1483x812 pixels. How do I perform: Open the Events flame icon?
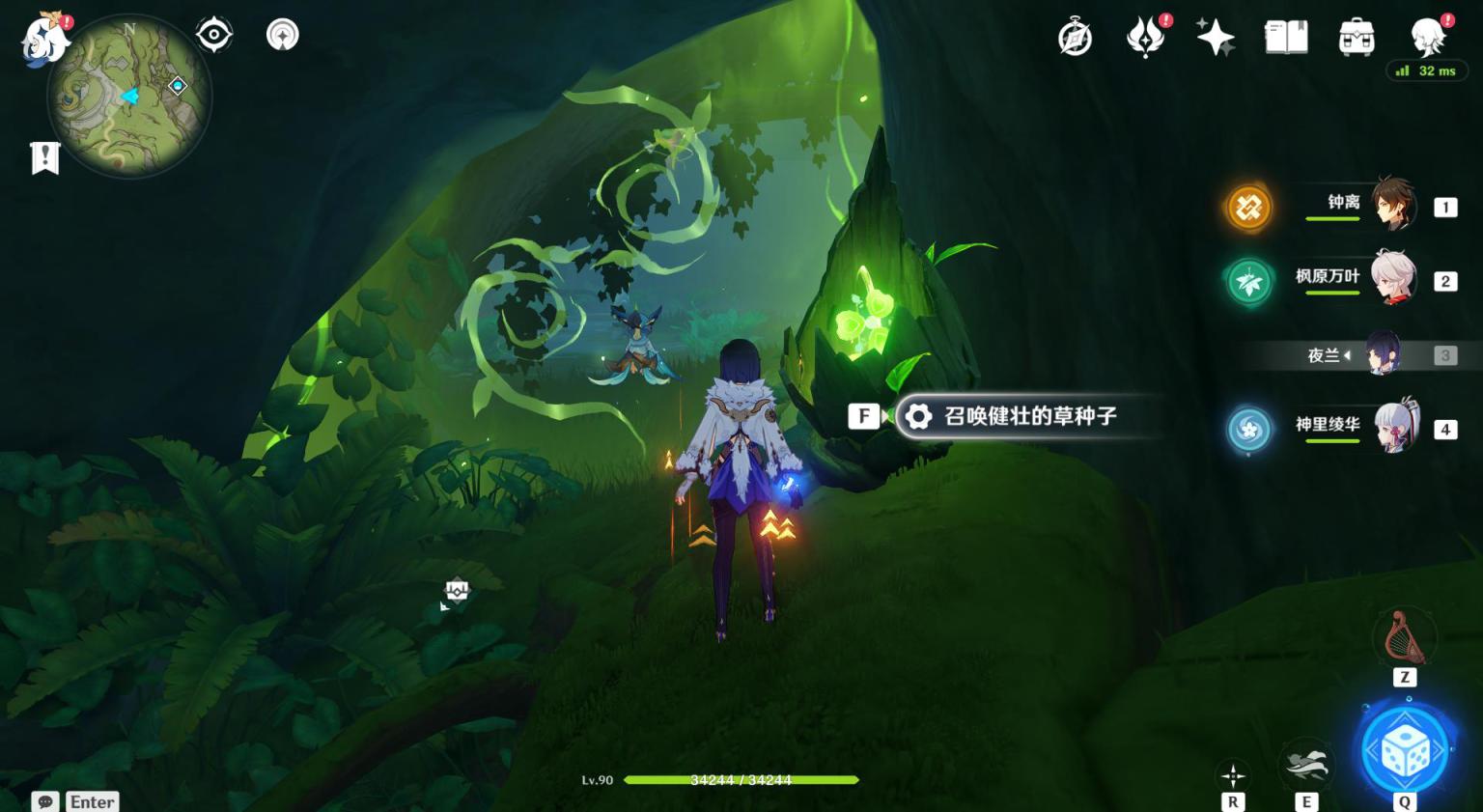tap(1145, 39)
